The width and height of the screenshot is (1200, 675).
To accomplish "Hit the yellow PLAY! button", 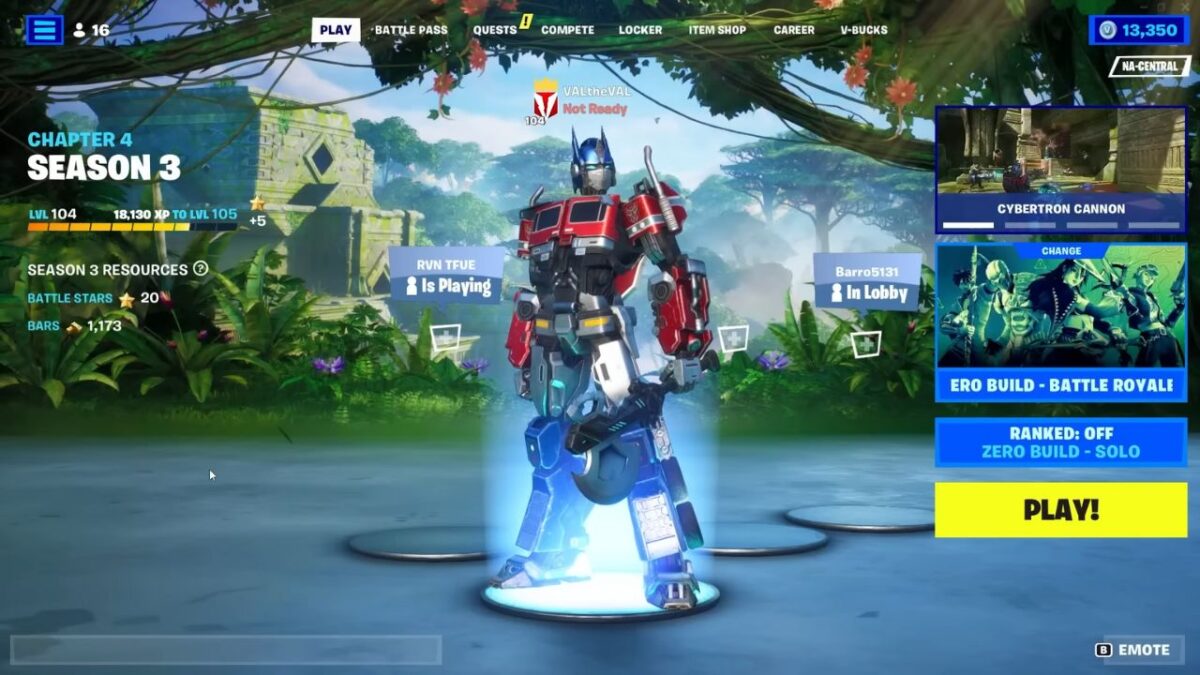I will pos(1060,510).
